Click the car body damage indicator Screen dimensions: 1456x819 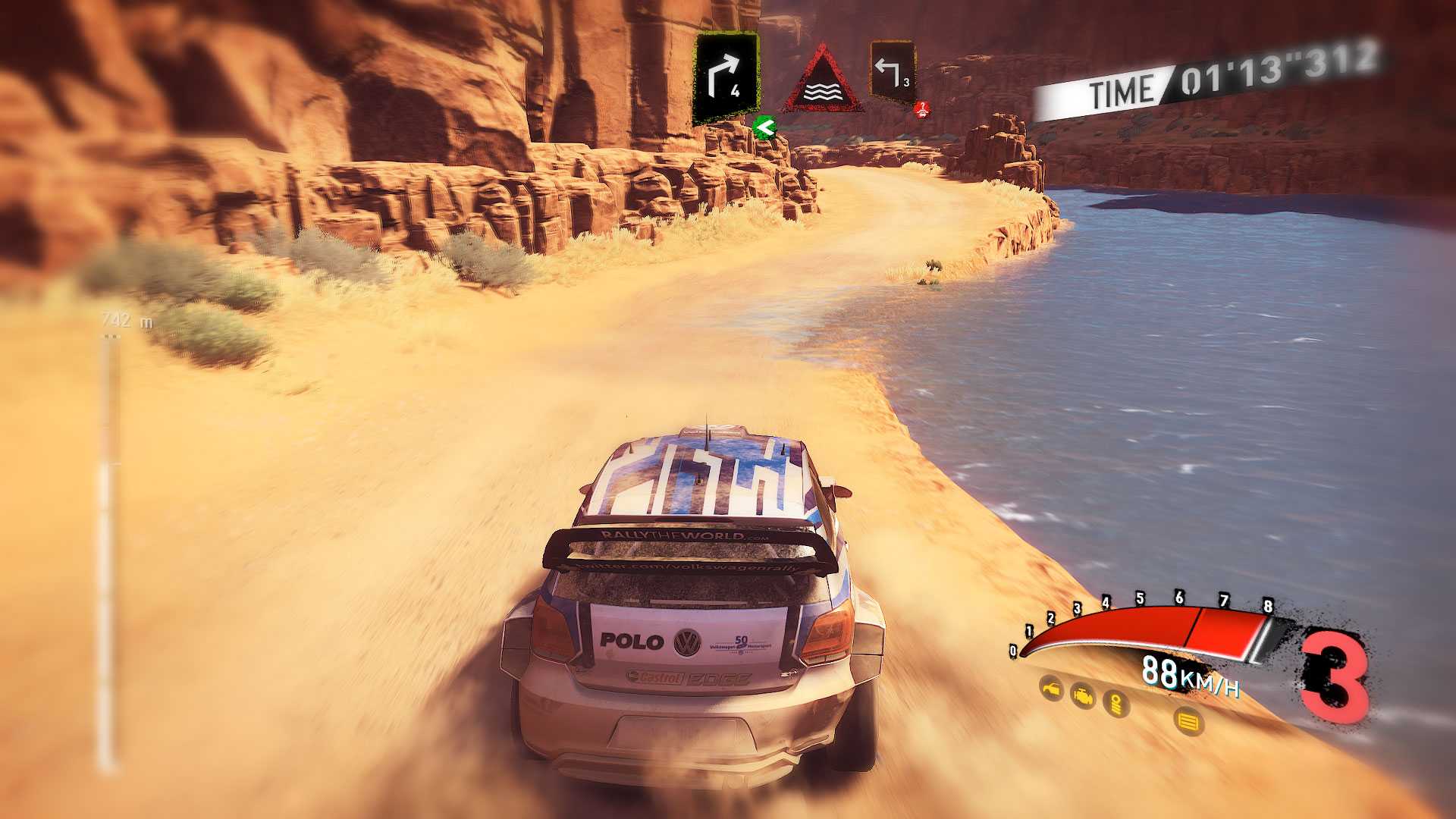pos(1051,689)
